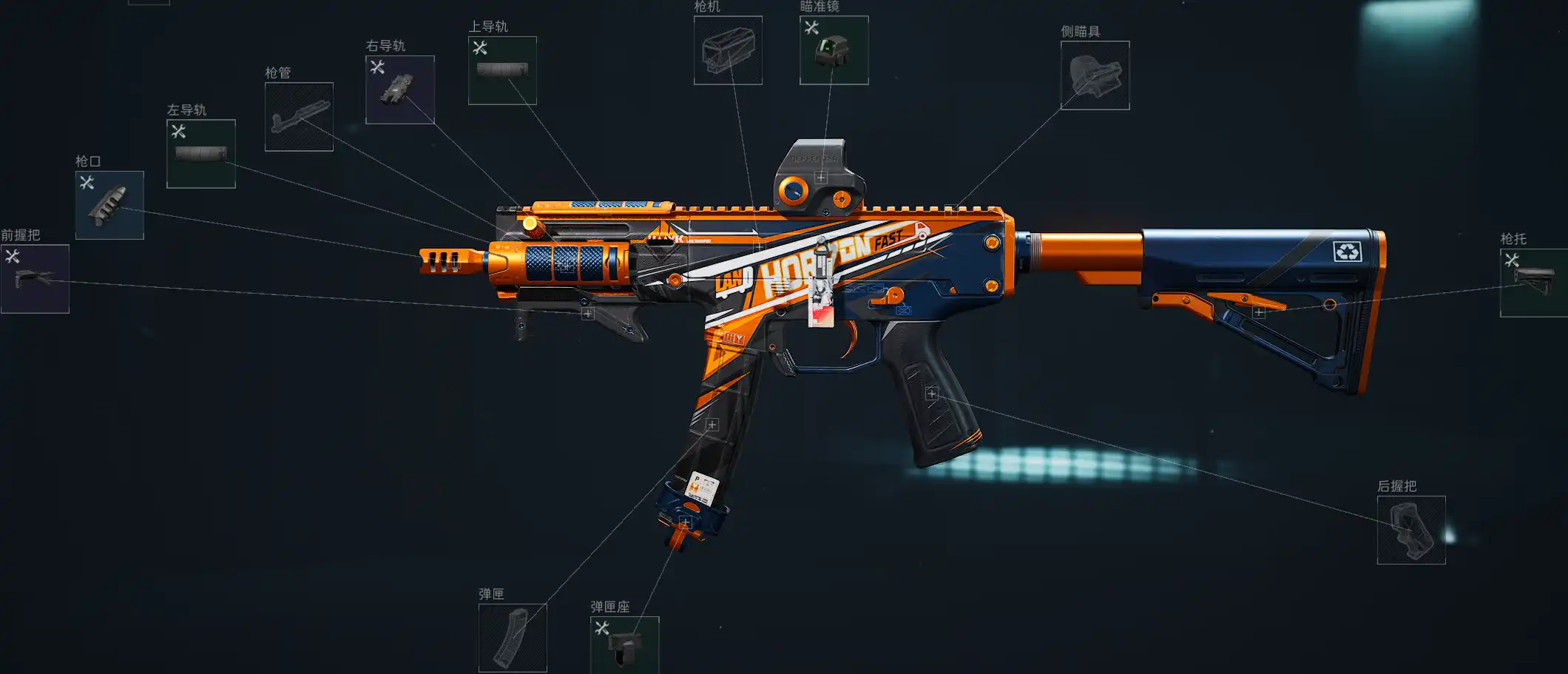Open the 弹匣 magazine slot
The image size is (1568, 674).
[x=513, y=638]
